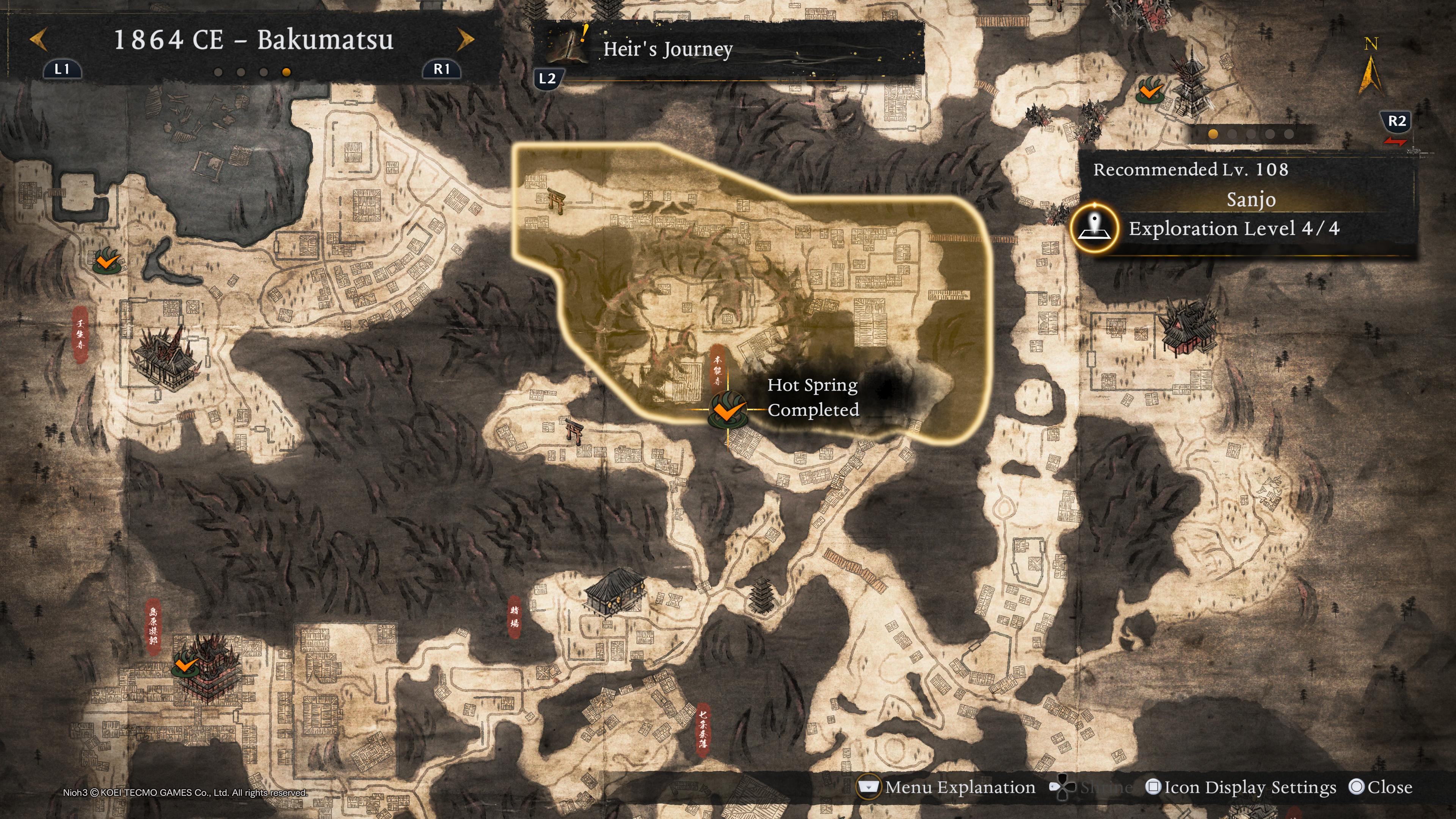The width and height of the screenshot is (1456, 819).
Task: Click the Exploration Level location pin icon
Action: (1094, 228)
